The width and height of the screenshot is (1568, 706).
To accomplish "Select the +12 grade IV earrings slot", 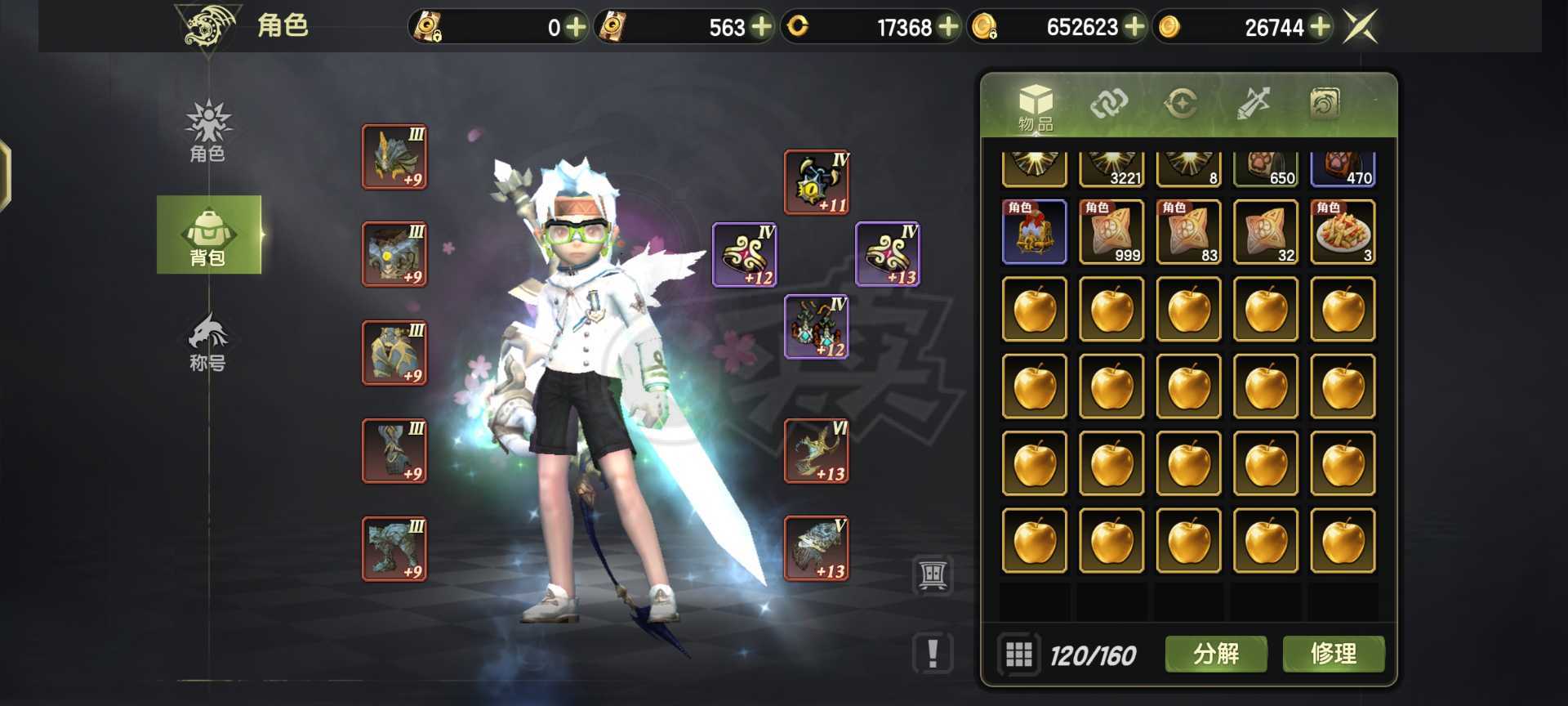I will coord(816,327).
